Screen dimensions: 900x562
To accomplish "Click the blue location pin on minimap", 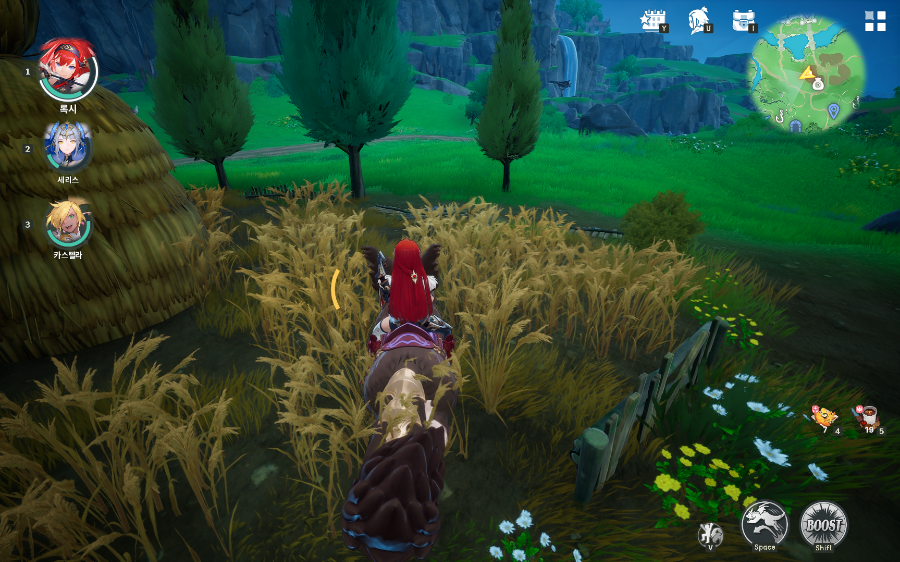I will click(x=833, y=110).
